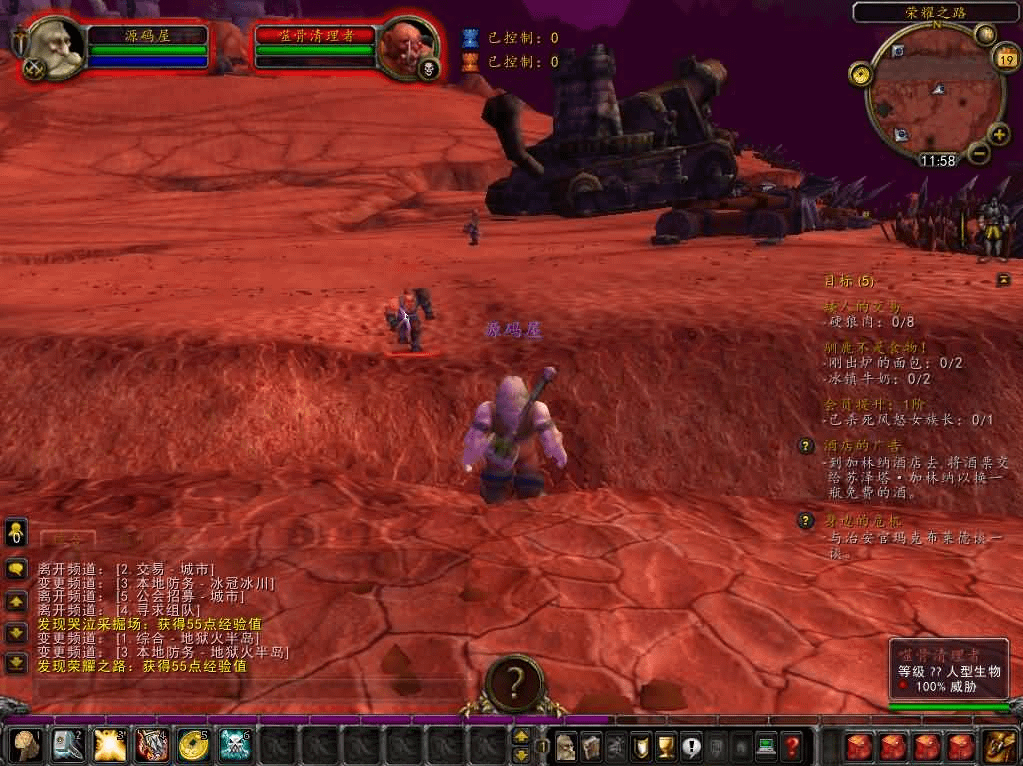This screenshot has height=766, width=1023.
Task: Click the player portrait in the top-left
Action: point(53,46)
